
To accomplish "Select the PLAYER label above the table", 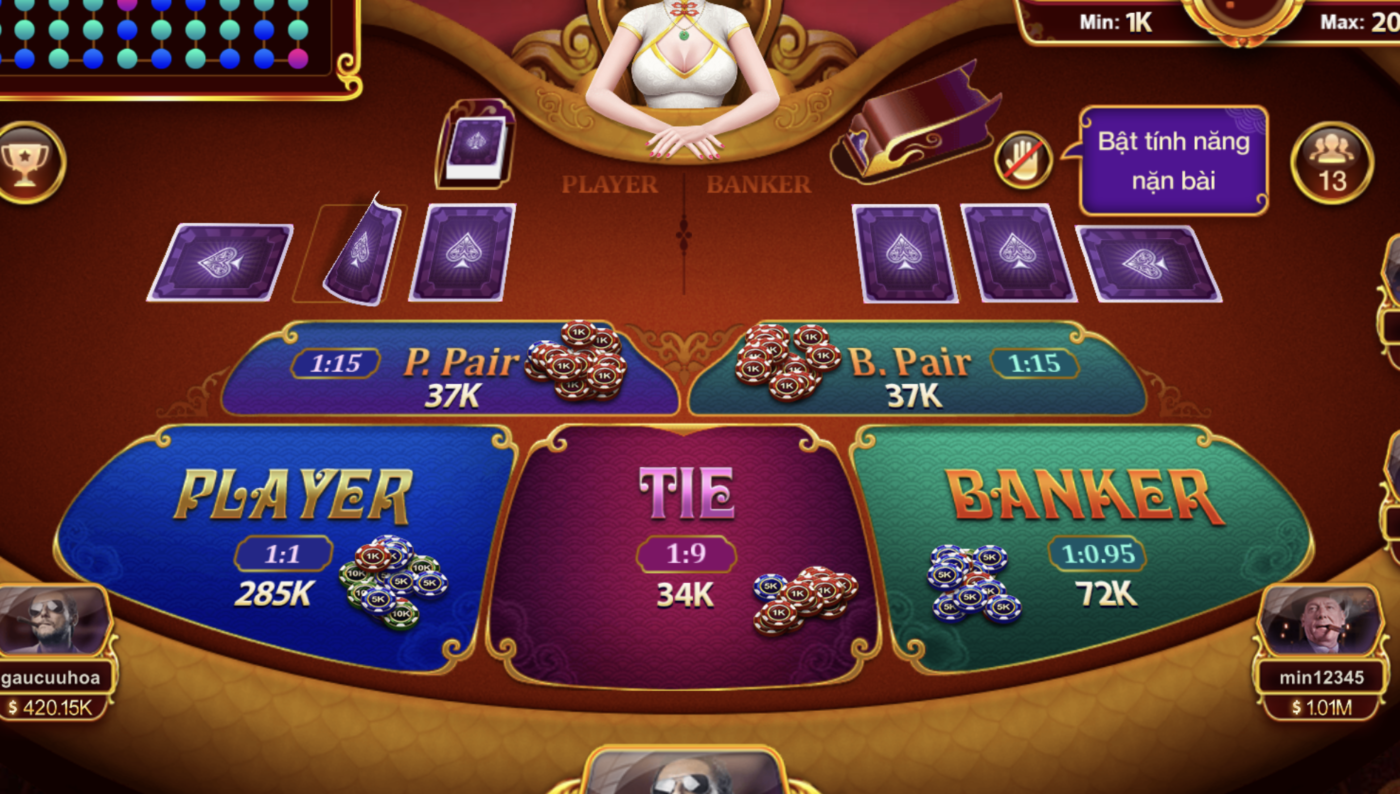I will coord(610,185).
